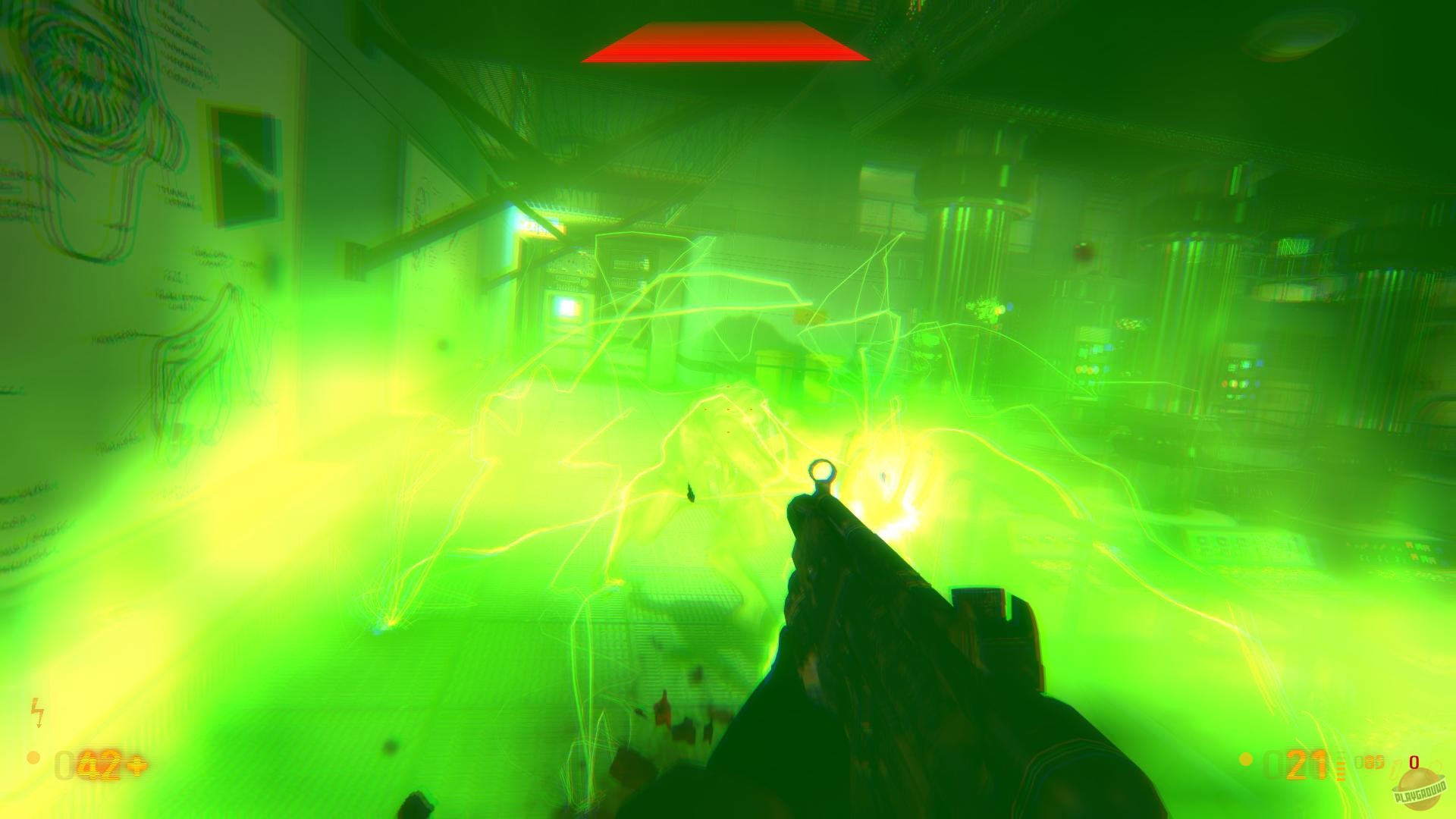Click the orange dot marker left of health
This screenshot has height=819, width=1456.
(32, 759)
